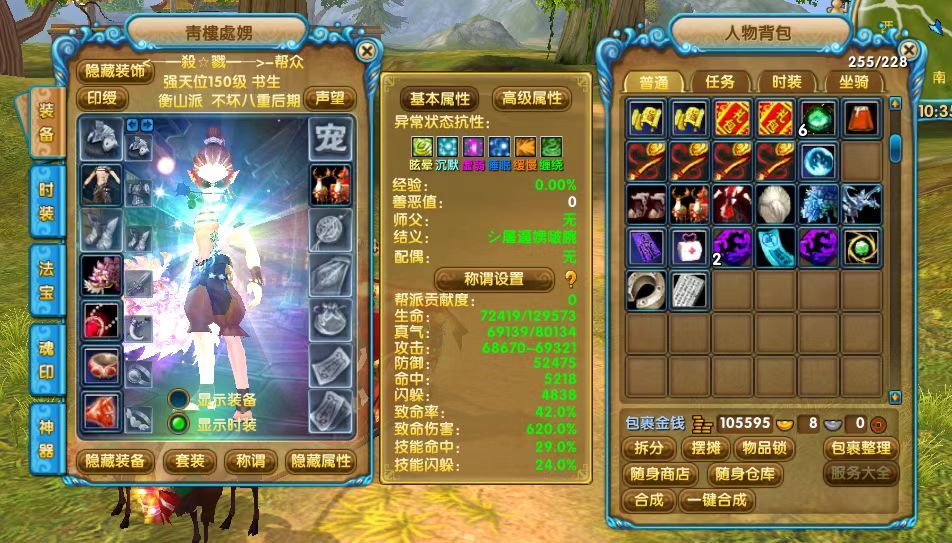Click the 高级属性 advanced attributes button
This screenshot has width=952, height=543.
(x=532, y=99)
